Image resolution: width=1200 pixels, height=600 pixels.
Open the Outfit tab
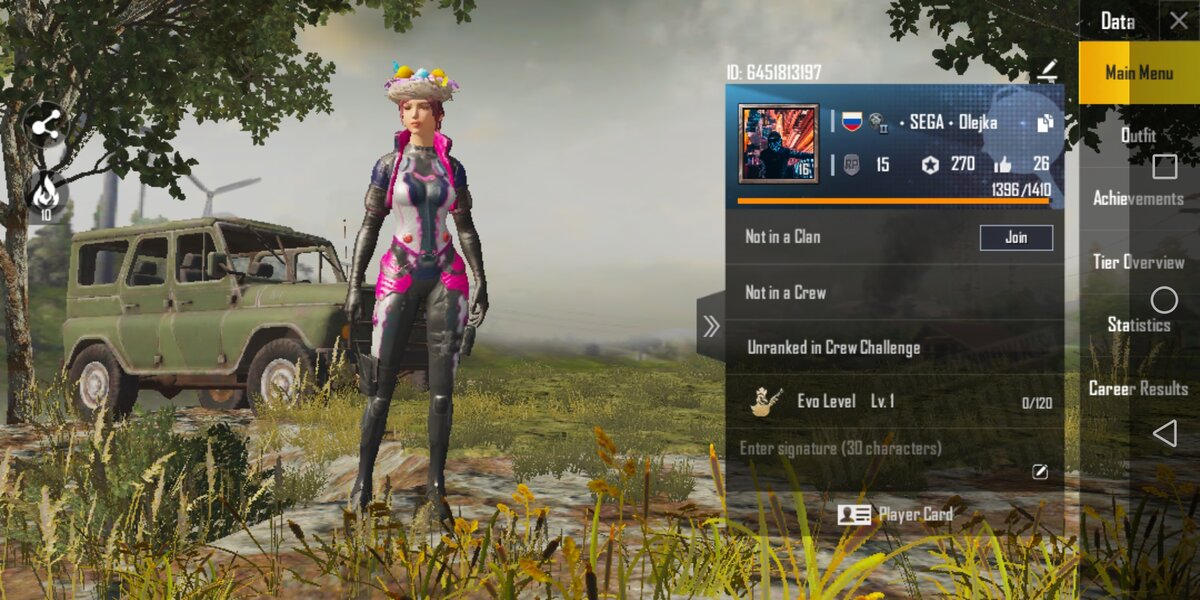click(x=1138, y=135)
